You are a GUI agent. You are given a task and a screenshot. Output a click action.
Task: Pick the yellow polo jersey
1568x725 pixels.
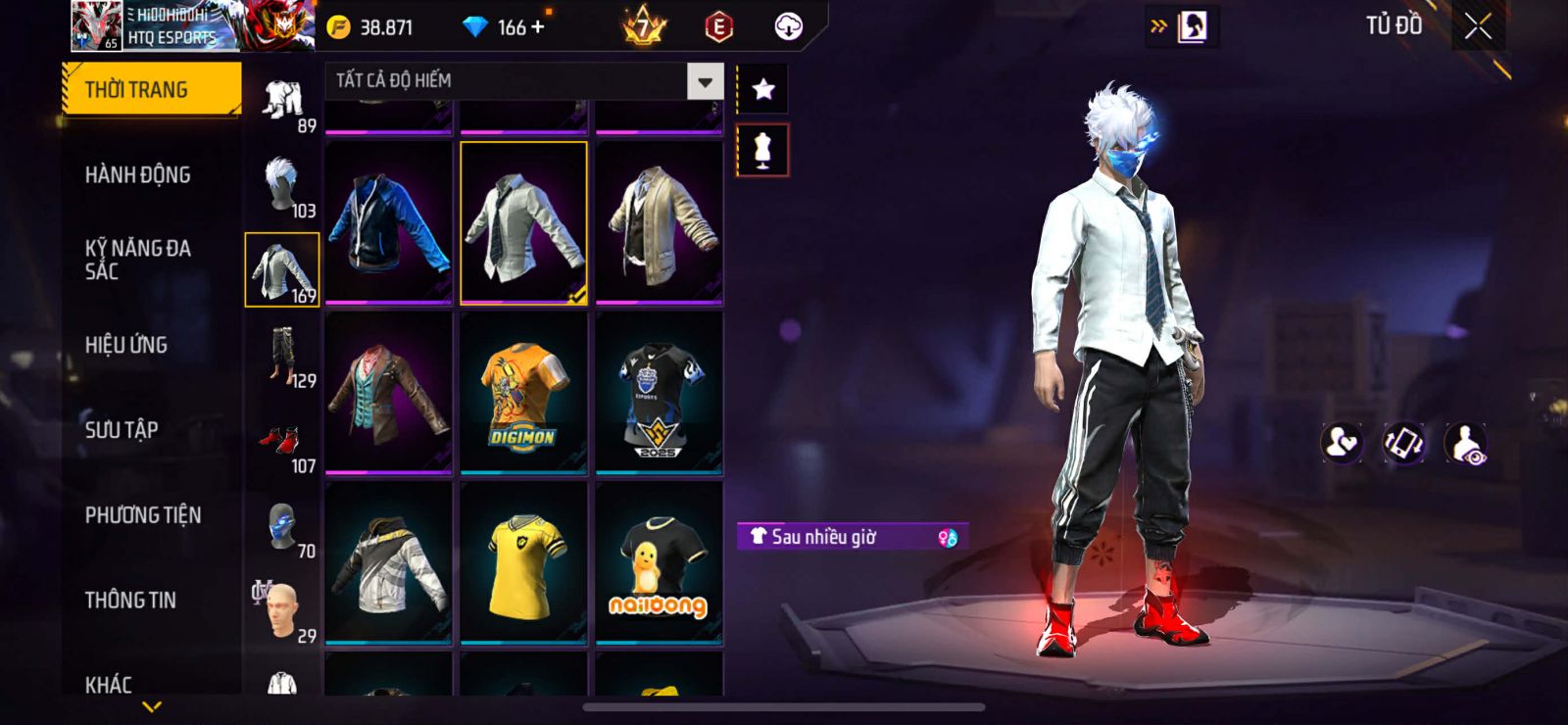(x=523, y=562)
